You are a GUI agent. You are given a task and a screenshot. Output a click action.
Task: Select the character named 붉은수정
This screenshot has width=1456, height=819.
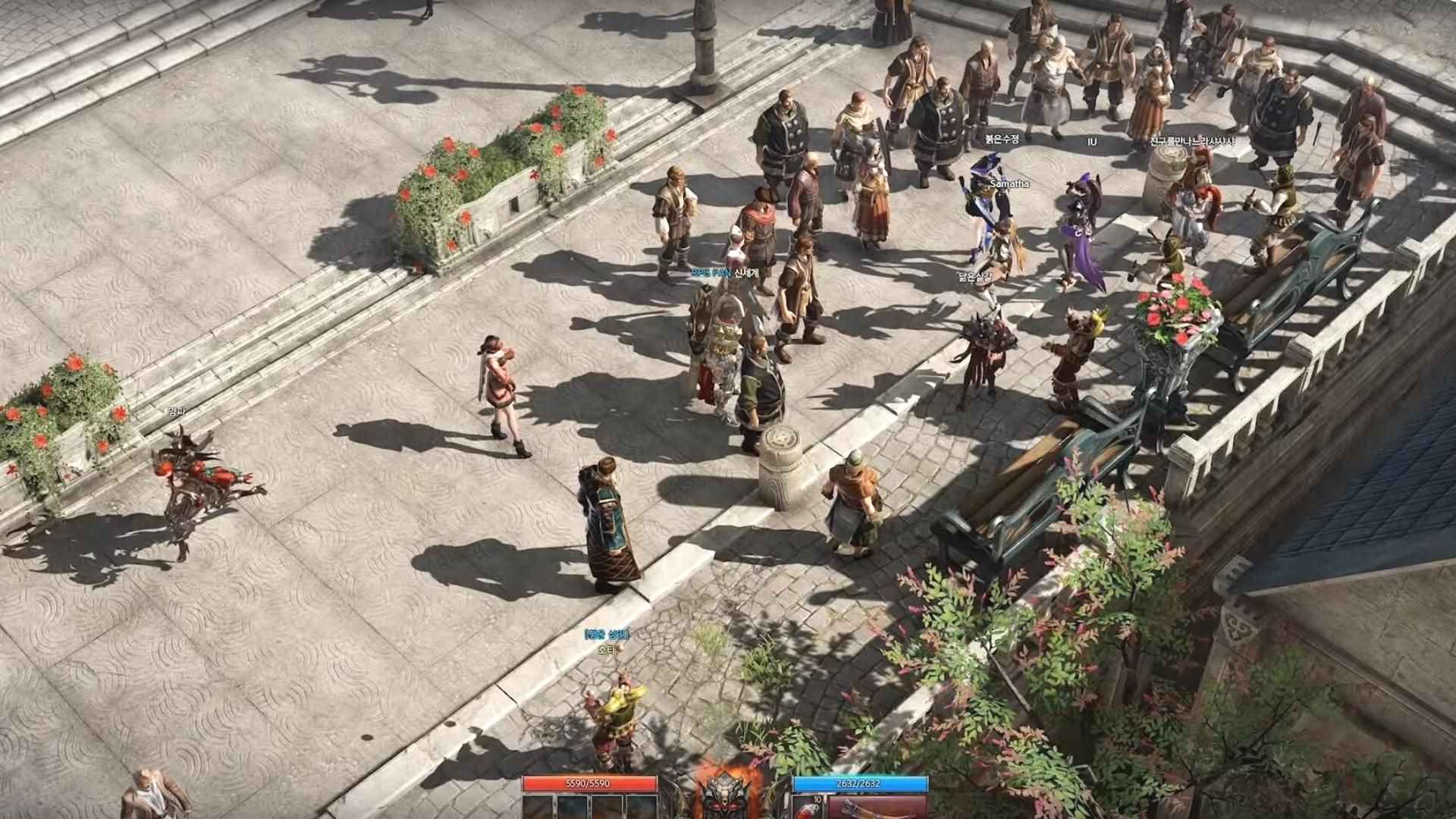coord(1001,138)
